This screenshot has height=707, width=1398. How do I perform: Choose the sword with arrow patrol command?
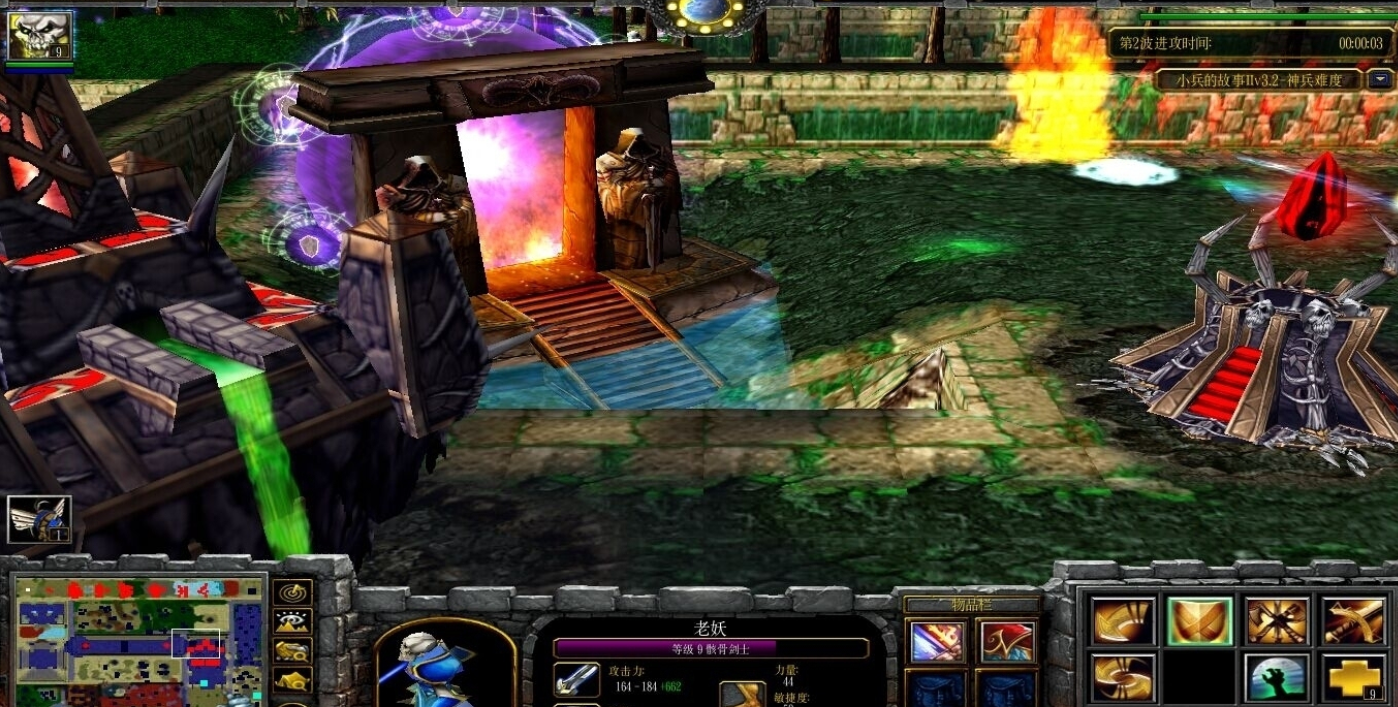click(x=1354, y=622)
